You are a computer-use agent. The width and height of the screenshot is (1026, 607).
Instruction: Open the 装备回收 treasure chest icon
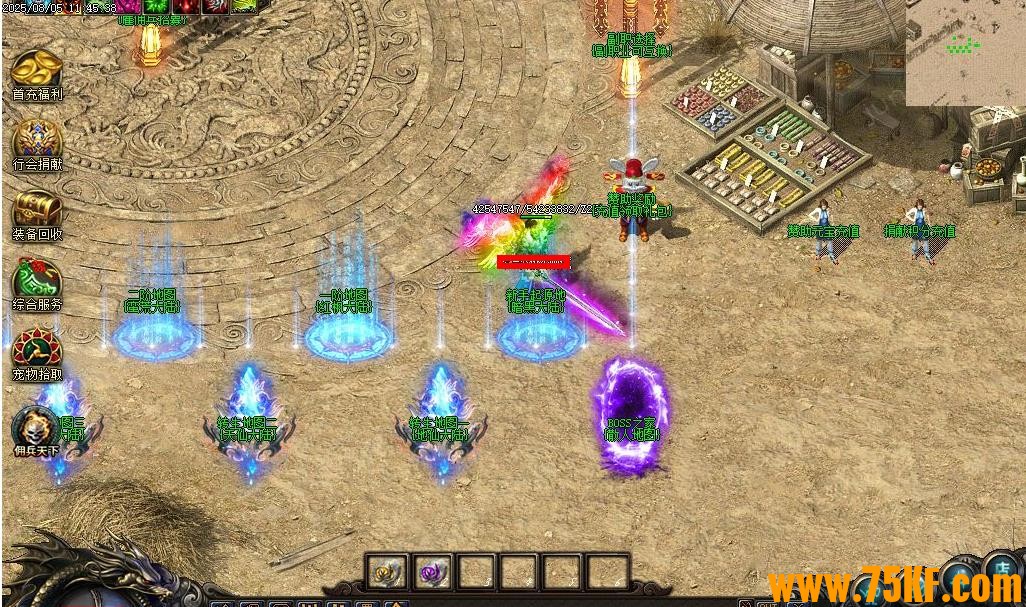point(37,210)
